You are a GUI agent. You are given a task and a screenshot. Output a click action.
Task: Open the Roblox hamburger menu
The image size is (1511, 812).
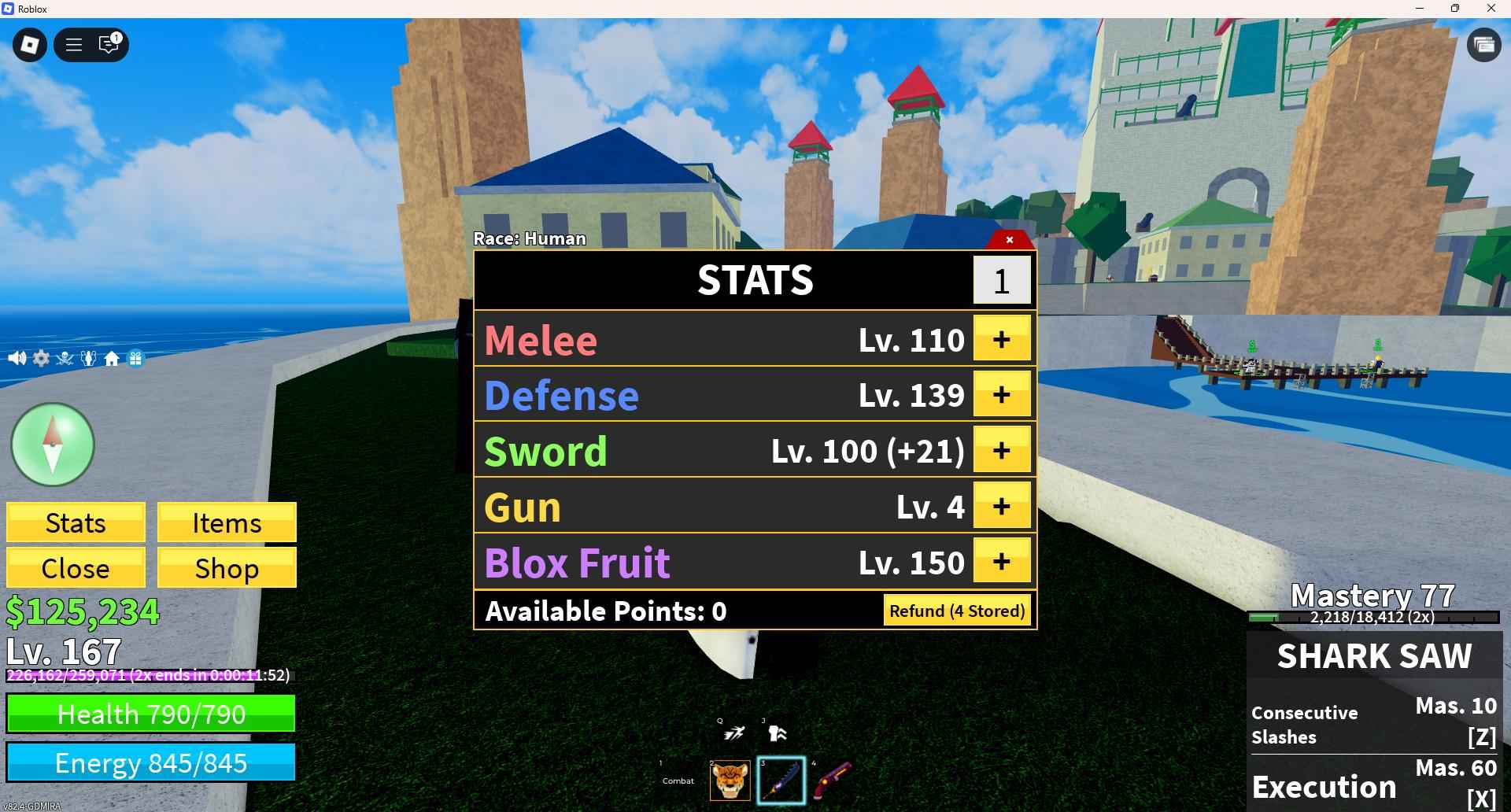pos(73,45)
